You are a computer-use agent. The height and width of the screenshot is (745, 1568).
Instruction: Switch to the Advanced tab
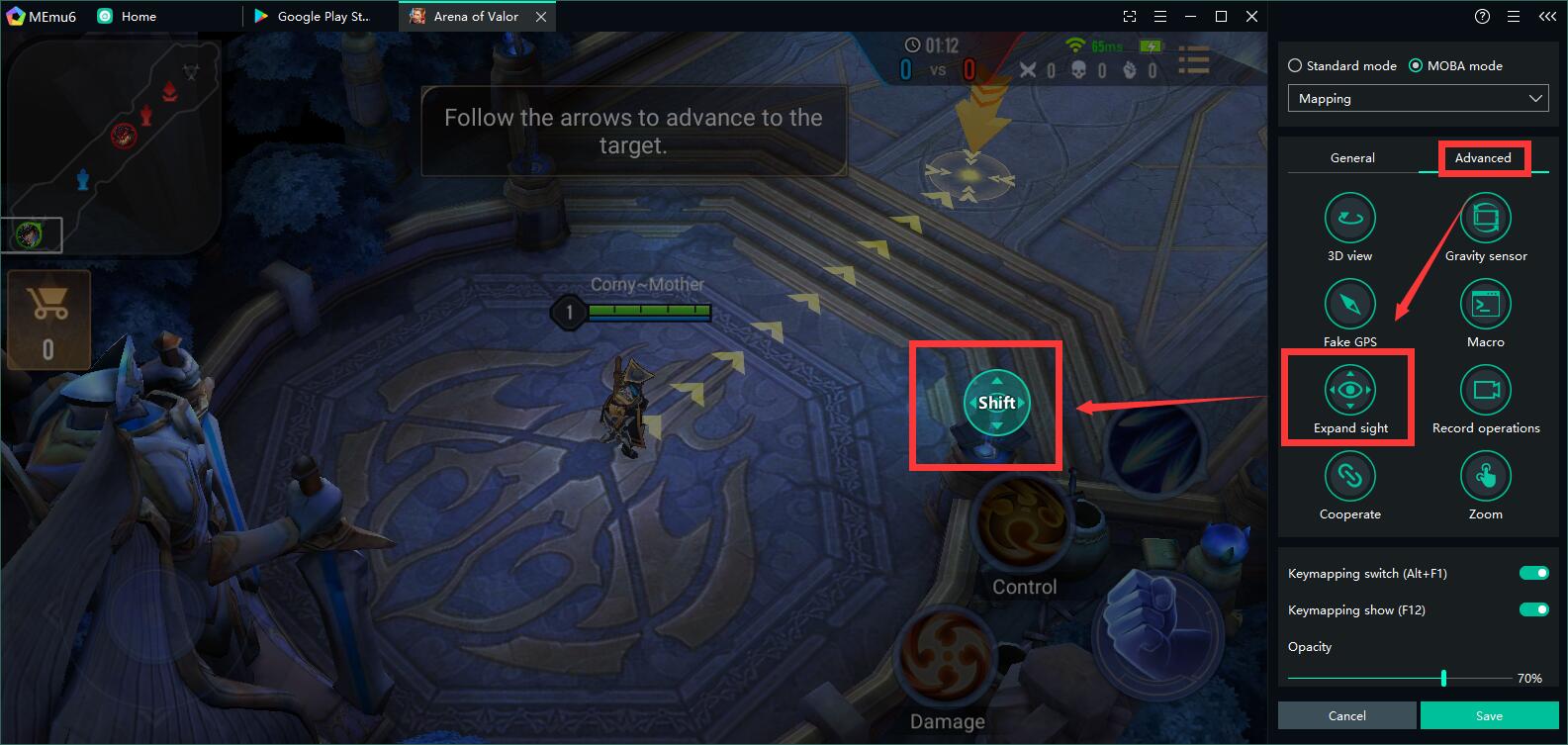[1483, 158]
